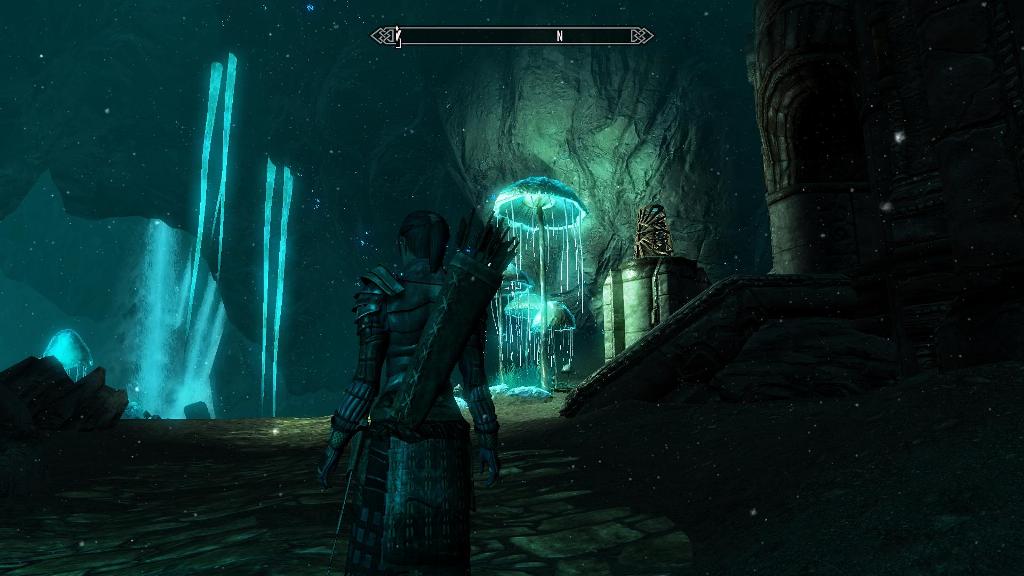Select the white marker on the compass
This screenshot has height=576, width=1024.
tap(398, 36)
